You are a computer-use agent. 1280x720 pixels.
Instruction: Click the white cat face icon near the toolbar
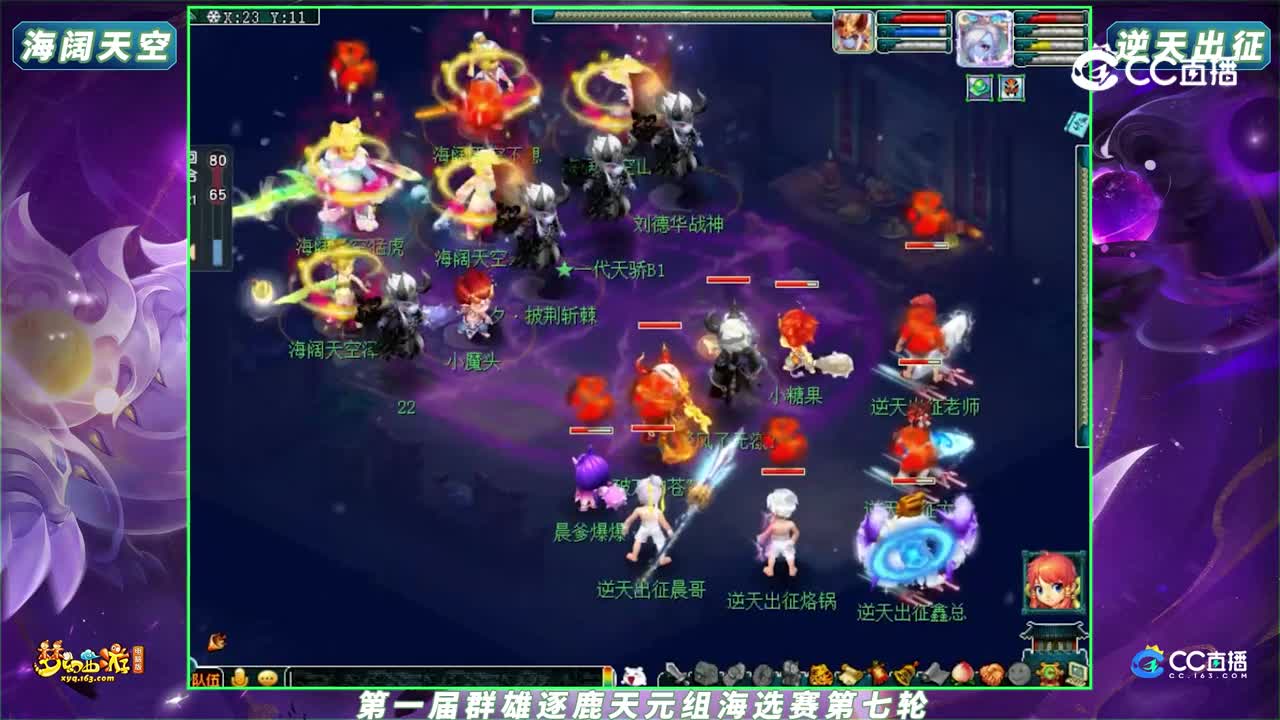click(633, 675)
